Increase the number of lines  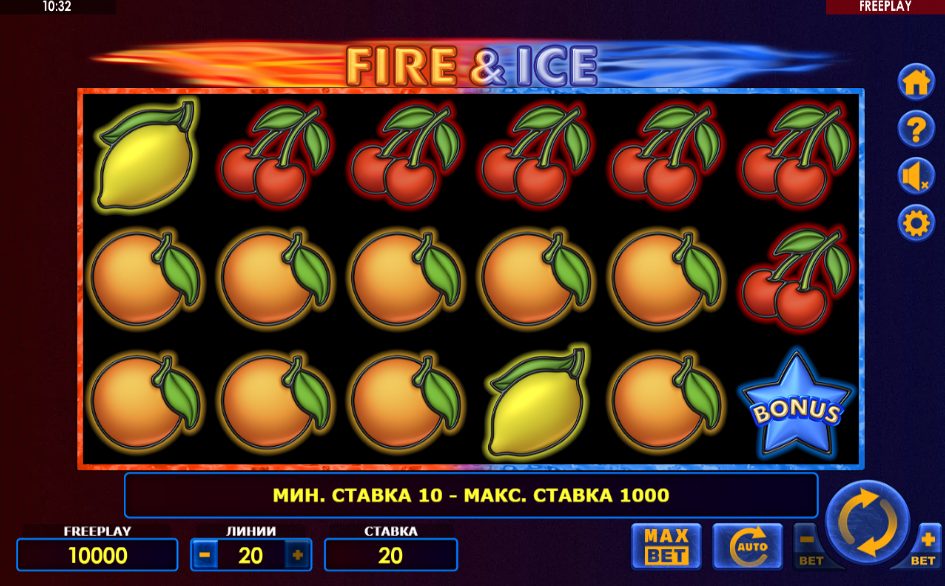(x=297, y=554)
